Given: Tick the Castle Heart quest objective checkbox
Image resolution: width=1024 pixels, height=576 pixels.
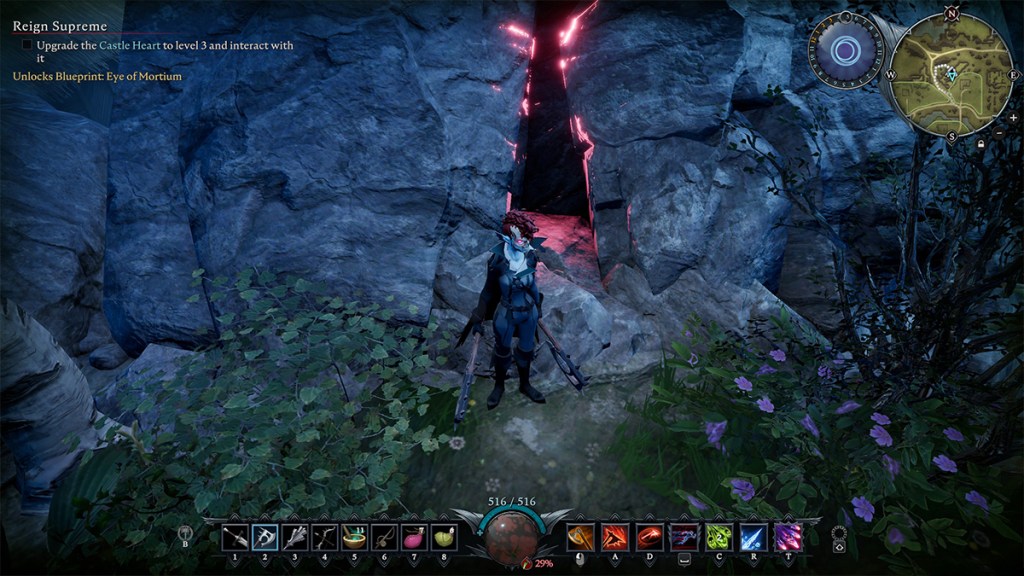Looking at the screenshot, I should pyautogui.click(x=26, y=45).
